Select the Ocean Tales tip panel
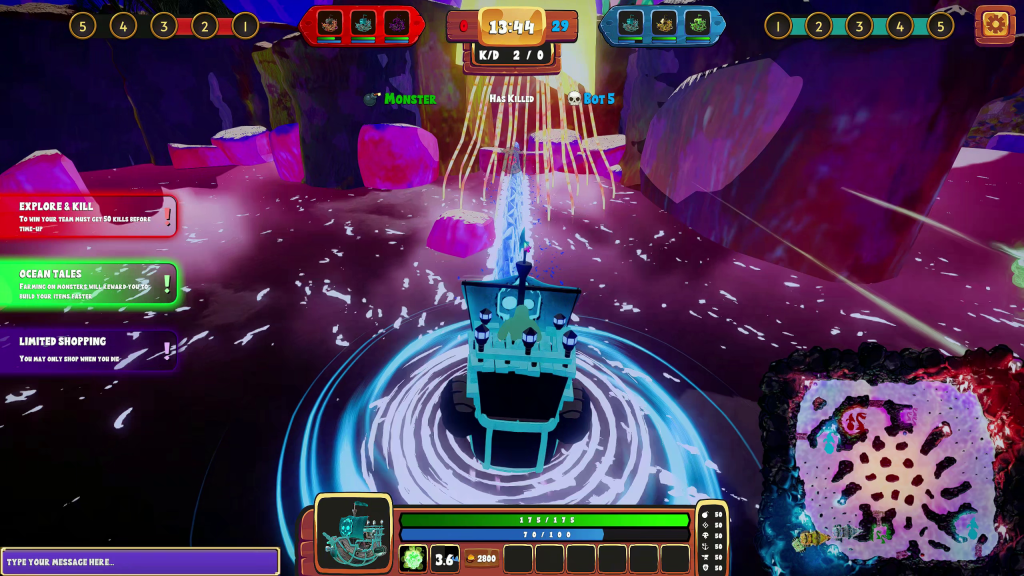This screenshot has height=576, width=1024. coord(90,284)
